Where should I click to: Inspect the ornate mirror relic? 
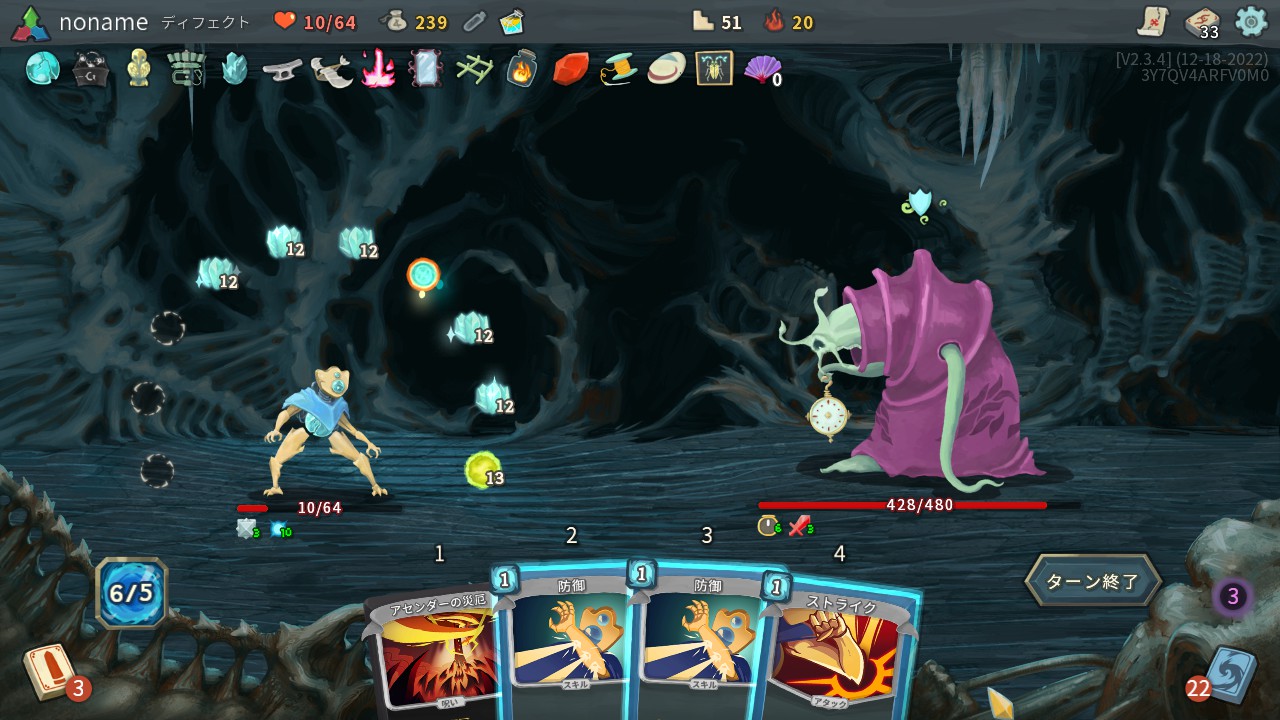(x=425, y=68)
